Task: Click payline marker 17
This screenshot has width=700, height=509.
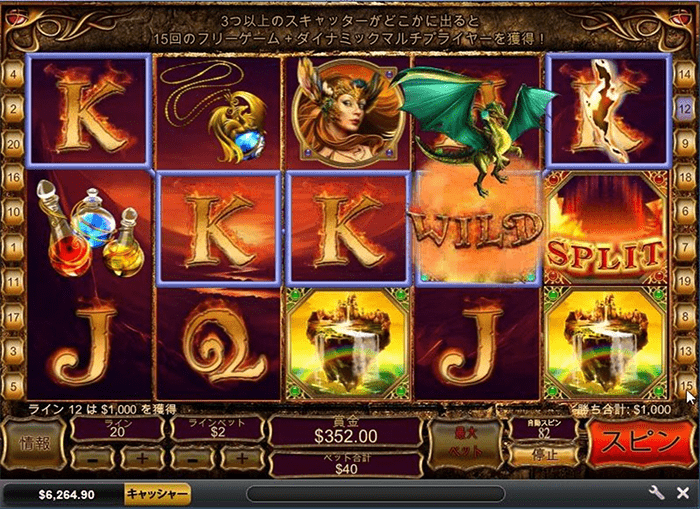Action: tap(14, 317)
